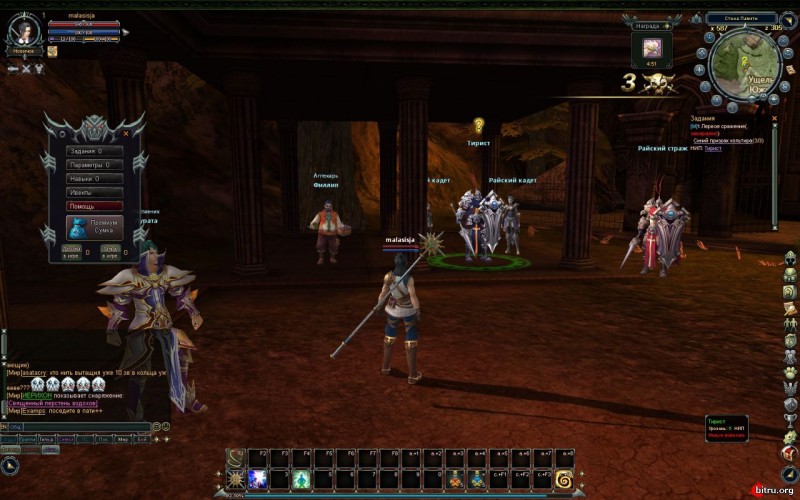The width and height of the screenshot is (800, 500).
Task: Open the chat smiley emoticon picker
Action: point(165,427)
